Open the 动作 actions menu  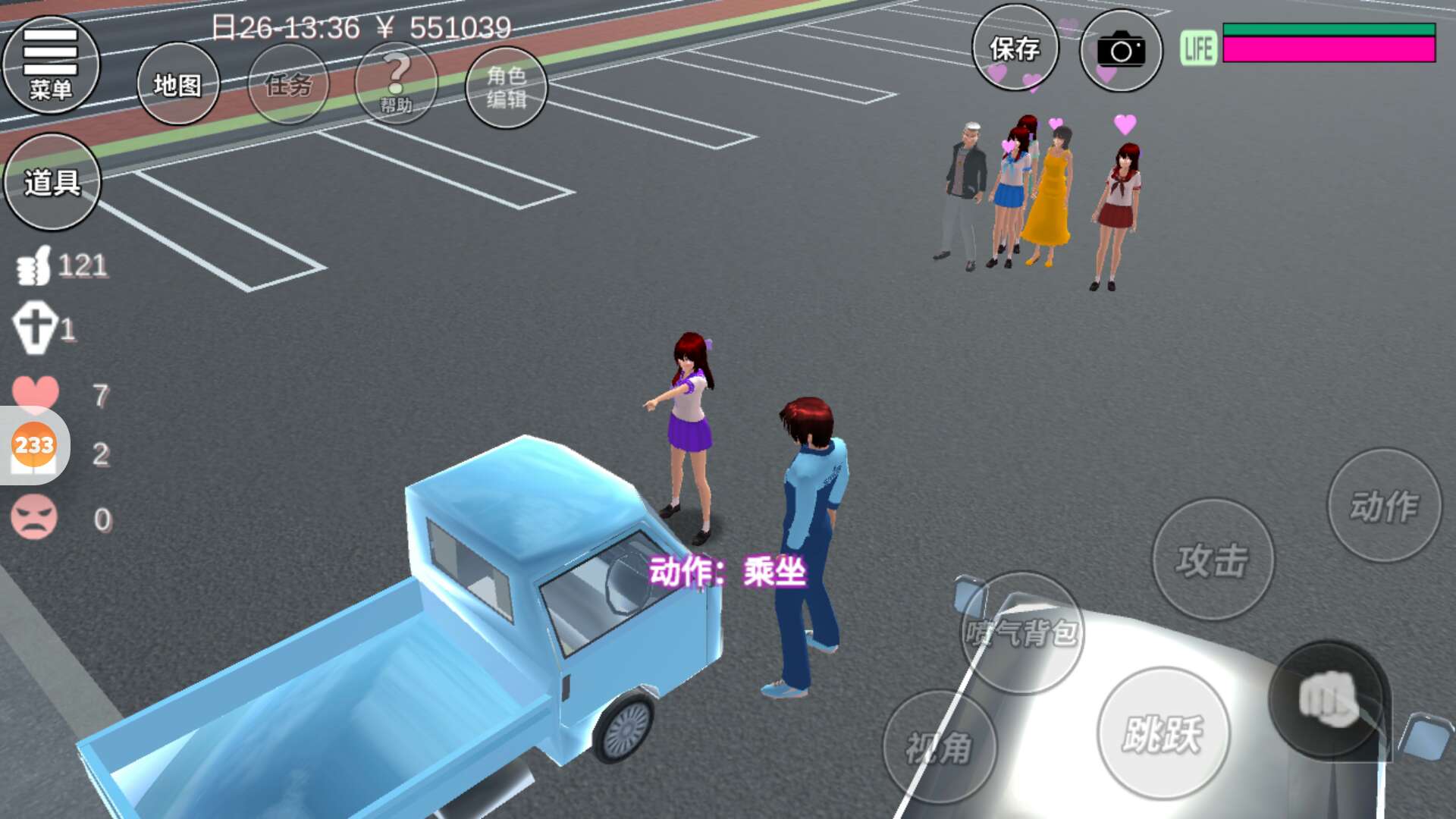1384,506
